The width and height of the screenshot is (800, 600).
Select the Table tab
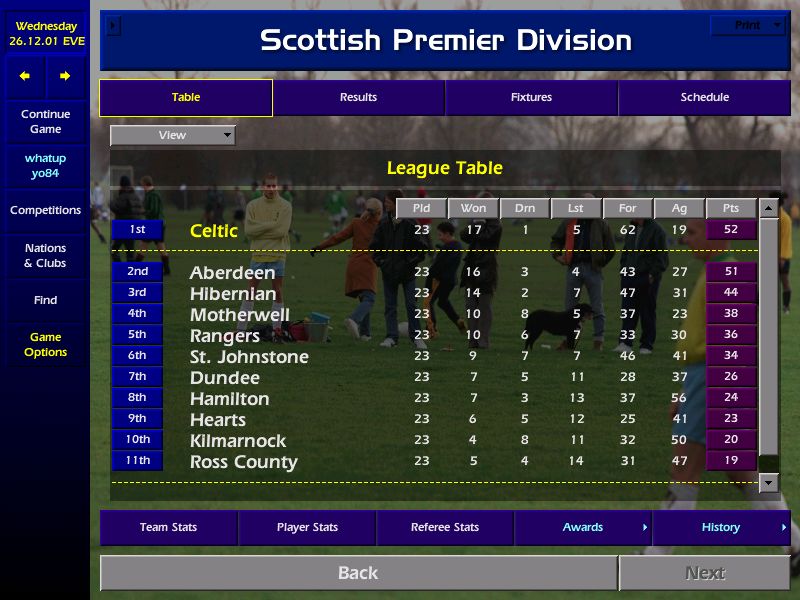[x=186, y=98]
